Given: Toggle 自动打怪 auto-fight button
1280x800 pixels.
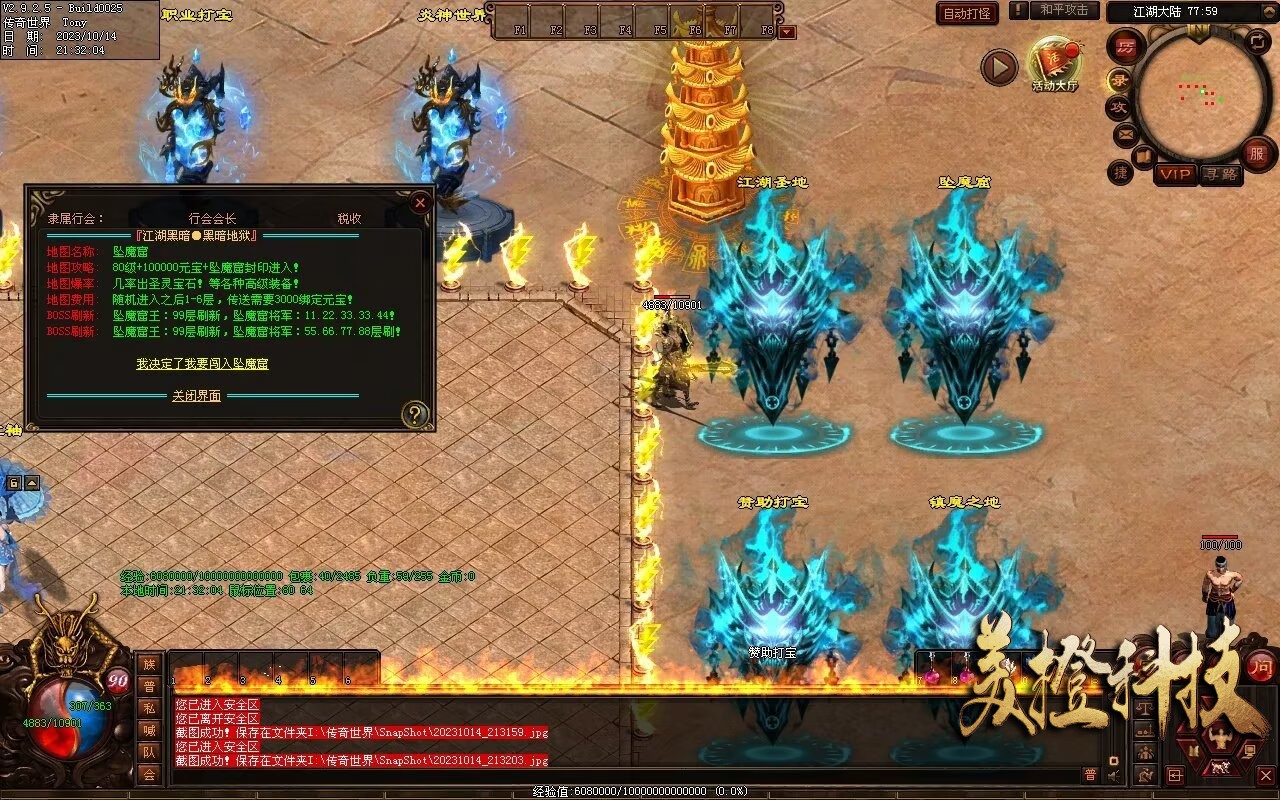Looking at the screenshot, I should [x=967, y=13].
